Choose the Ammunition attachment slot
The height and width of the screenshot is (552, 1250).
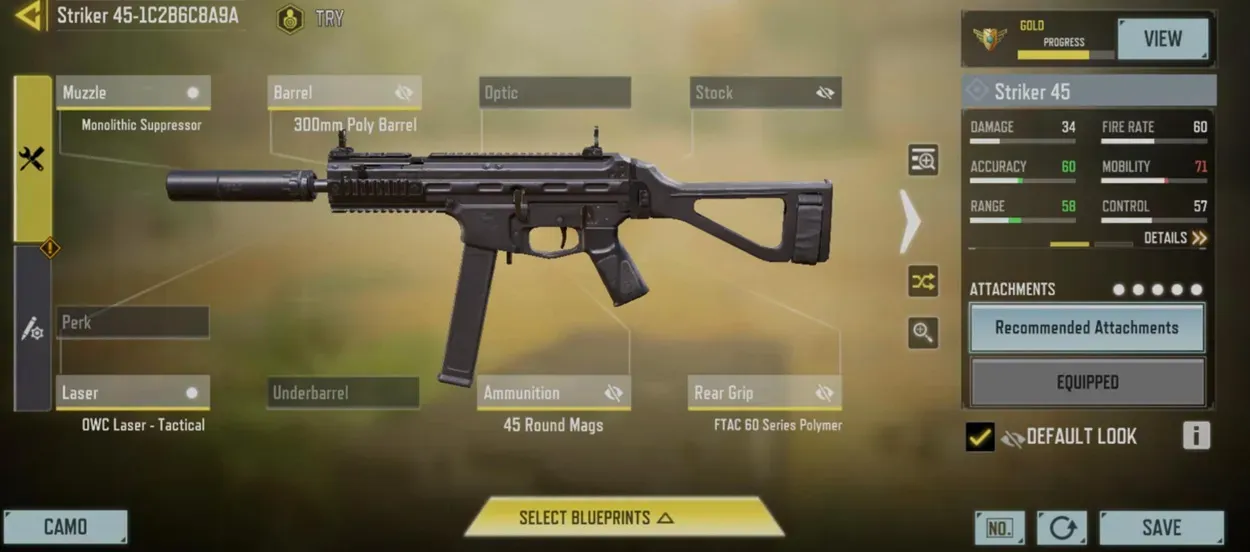[x=554, y=392]
